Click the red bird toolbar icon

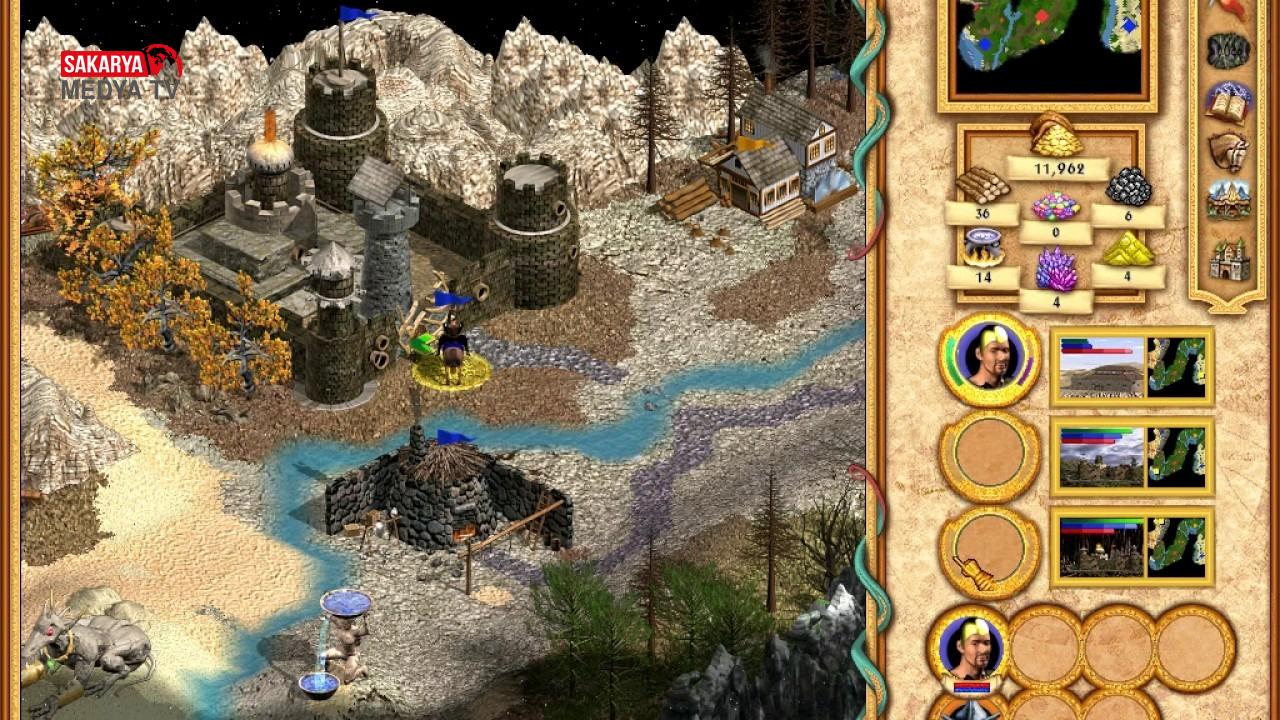tap(1227, 8)
